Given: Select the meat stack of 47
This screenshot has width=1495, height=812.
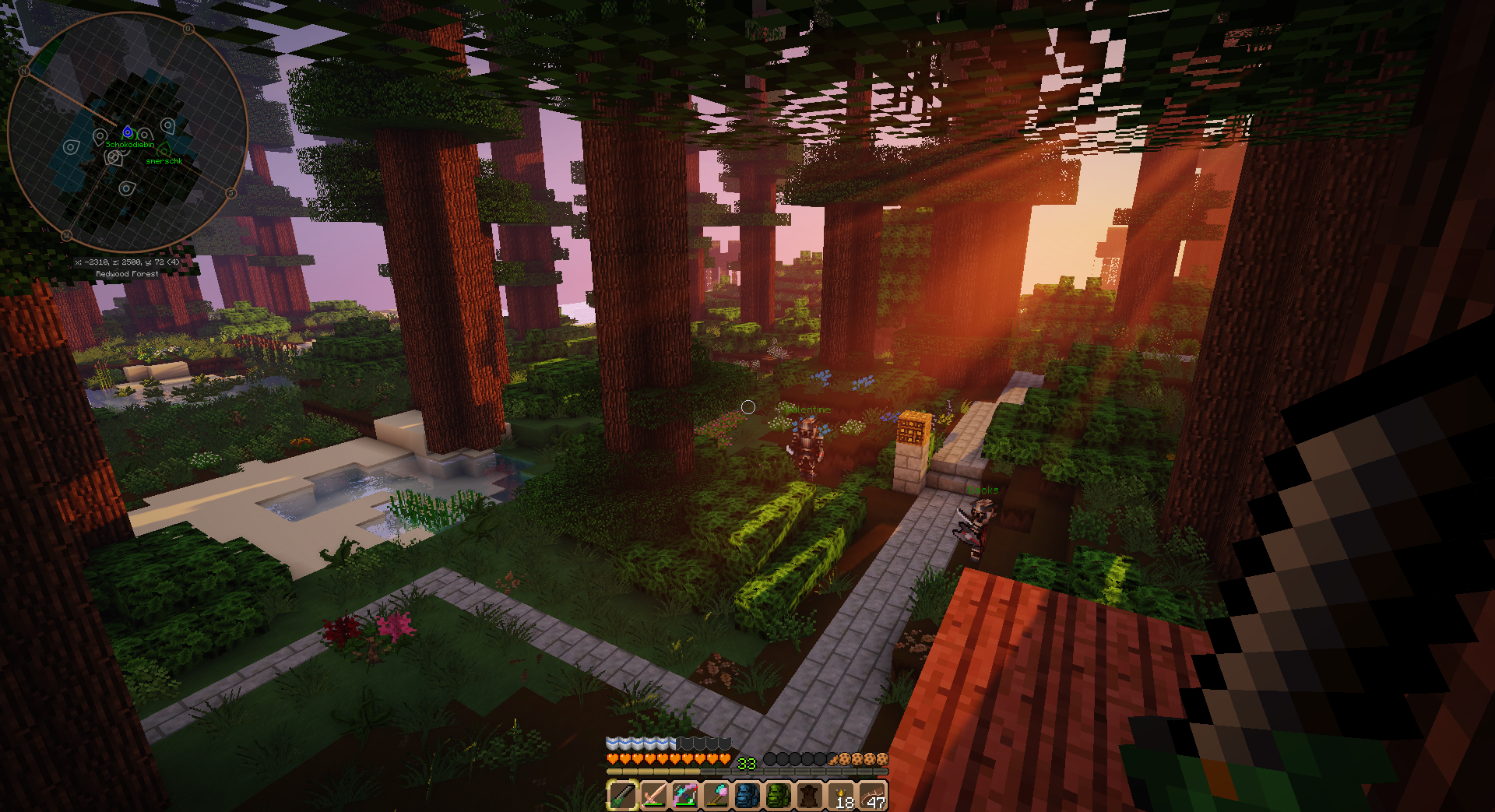Looking at the screenshot, I should click(x=873, y=796).
